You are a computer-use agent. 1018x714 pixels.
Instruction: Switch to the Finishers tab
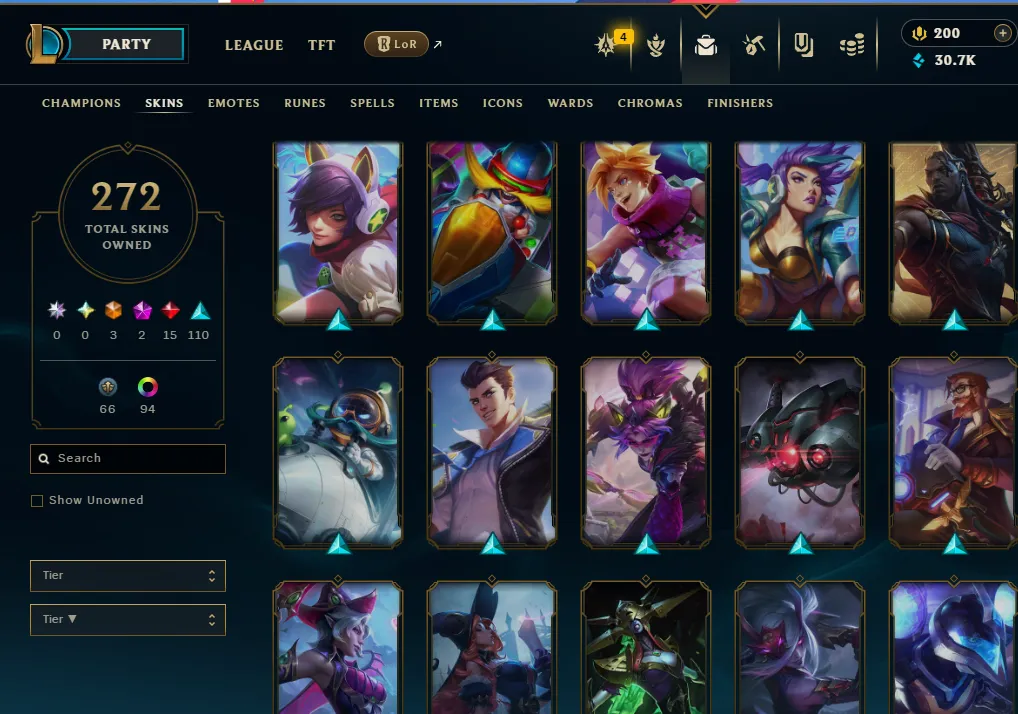740,103
